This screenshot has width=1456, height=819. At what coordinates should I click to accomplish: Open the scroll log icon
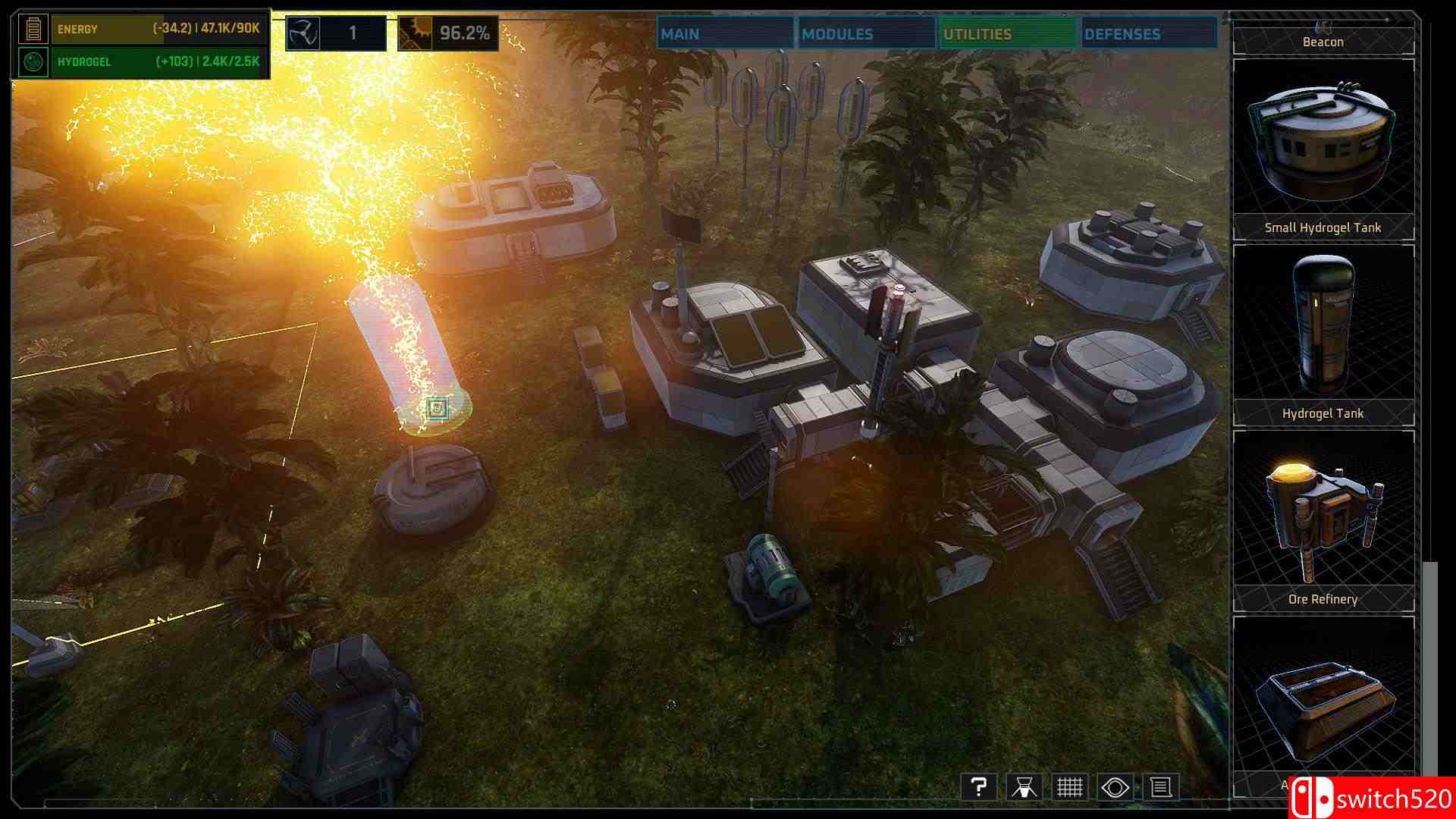(x=1161, y=787)
